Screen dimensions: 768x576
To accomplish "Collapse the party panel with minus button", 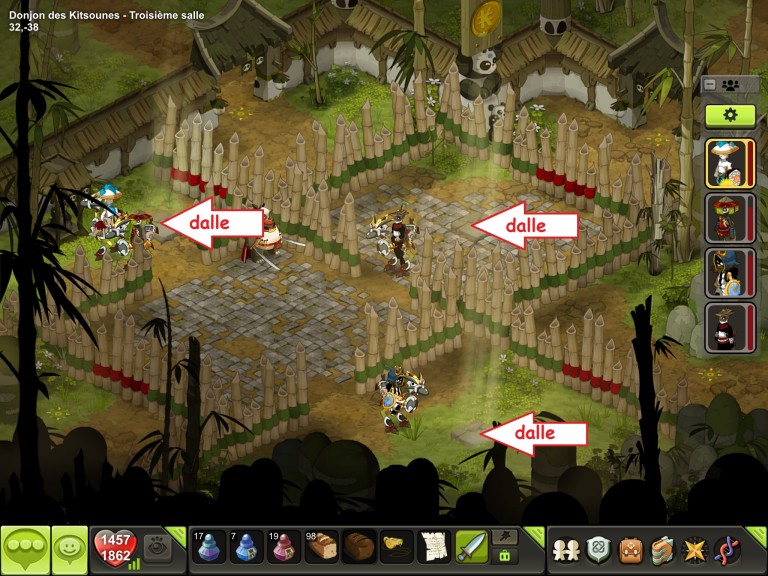I will point(710,85).
